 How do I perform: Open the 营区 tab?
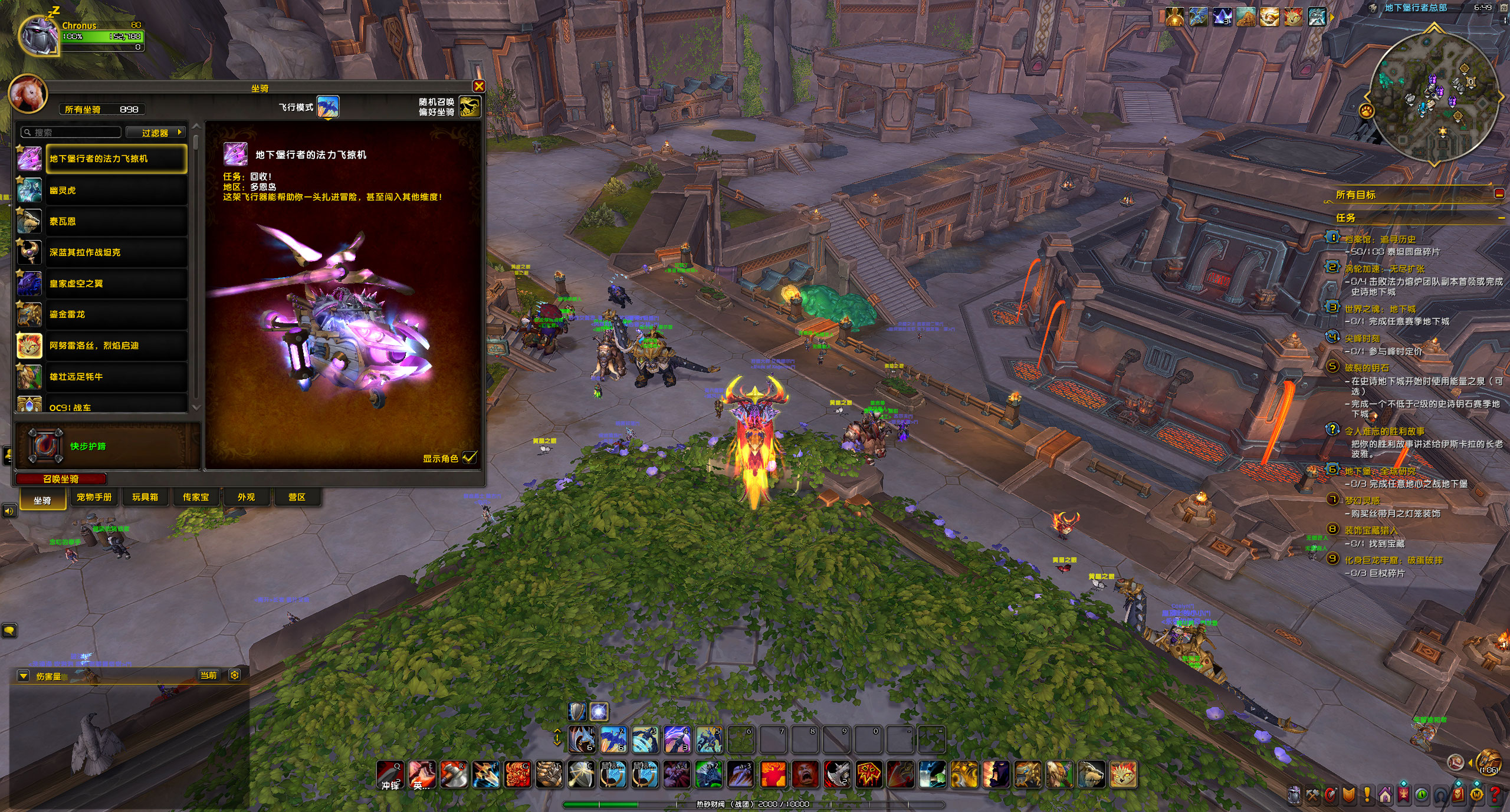point(297,497)
